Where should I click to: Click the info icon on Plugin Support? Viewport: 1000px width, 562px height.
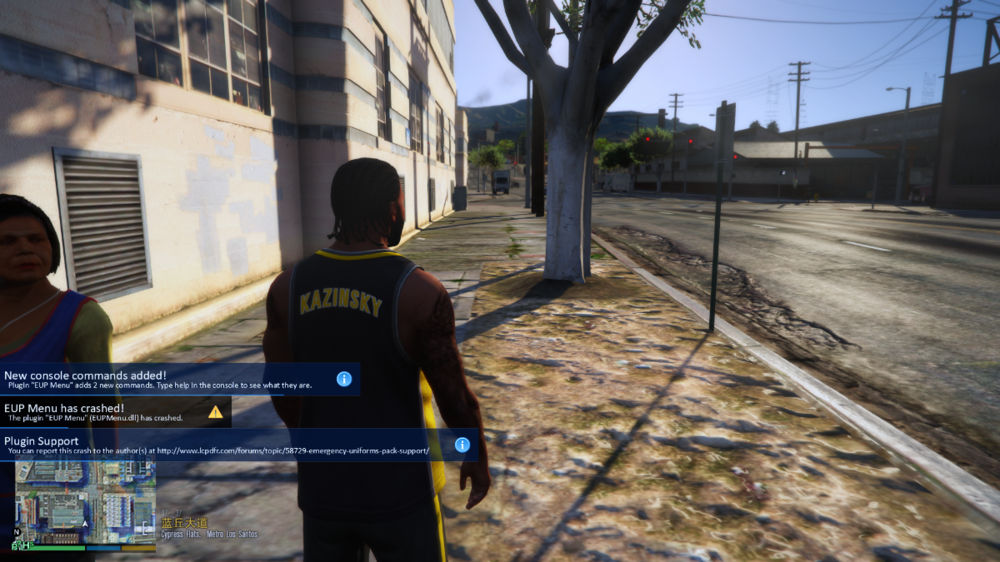pos(462,445)
